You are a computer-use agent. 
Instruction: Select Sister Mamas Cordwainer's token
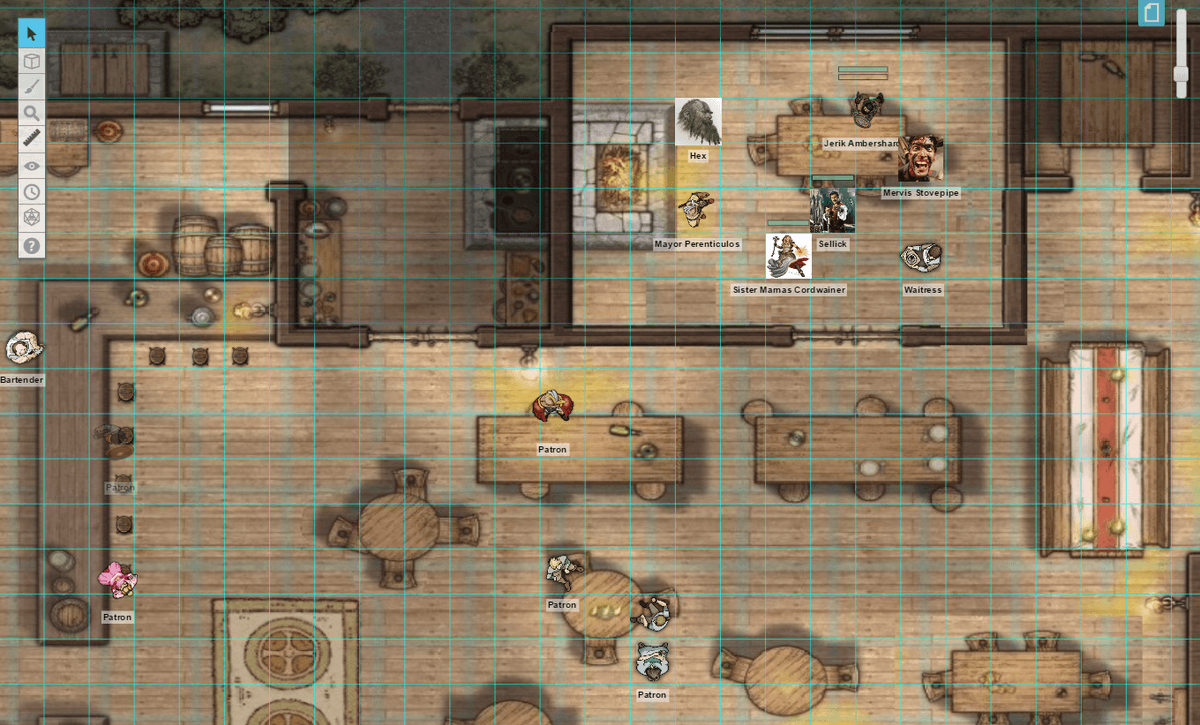point(788,256)
